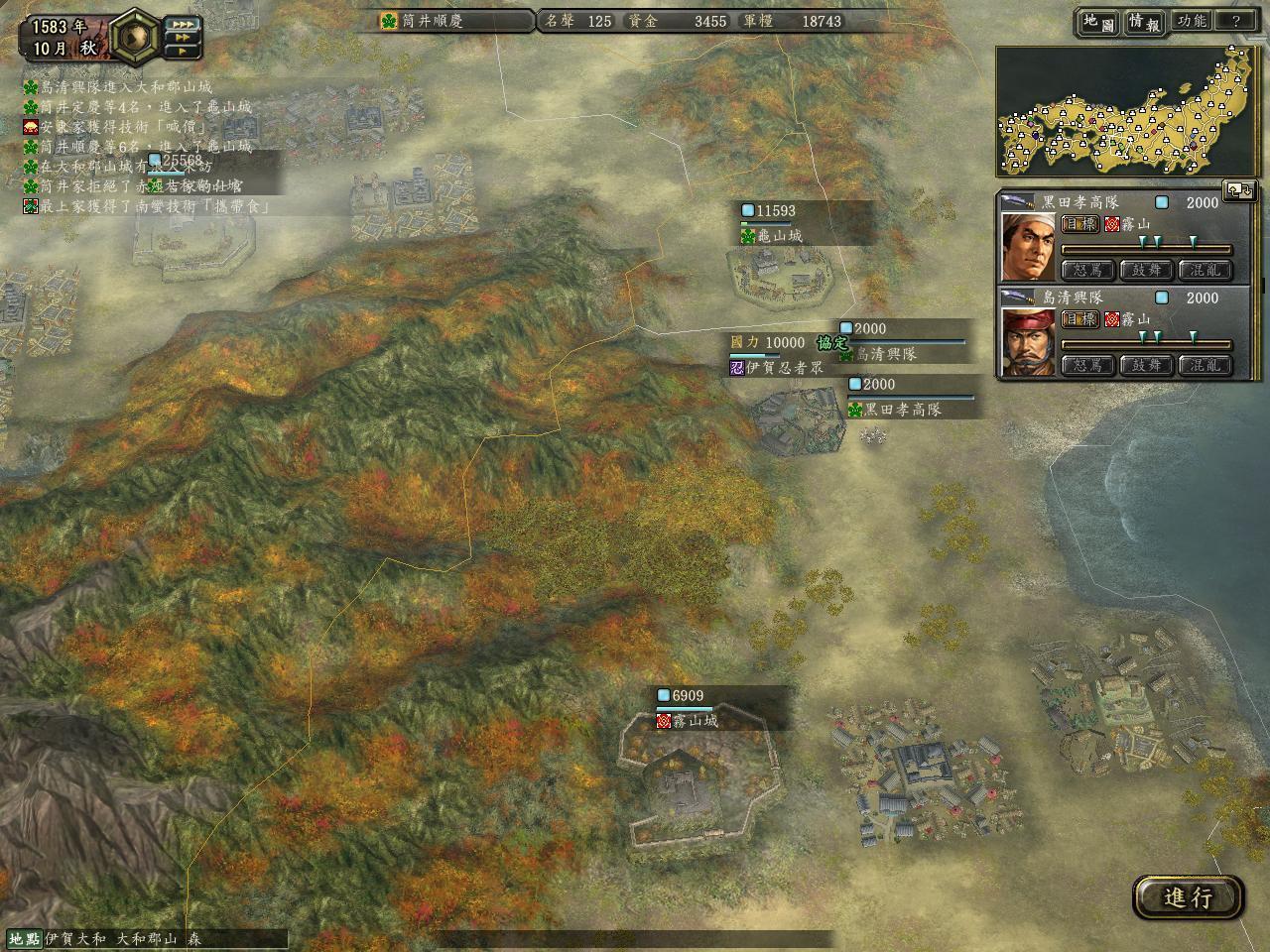Open the 地圖 map menu
Viewport: 1270px width, 952px height.
pyautogui.click(x=1098, y=22)
